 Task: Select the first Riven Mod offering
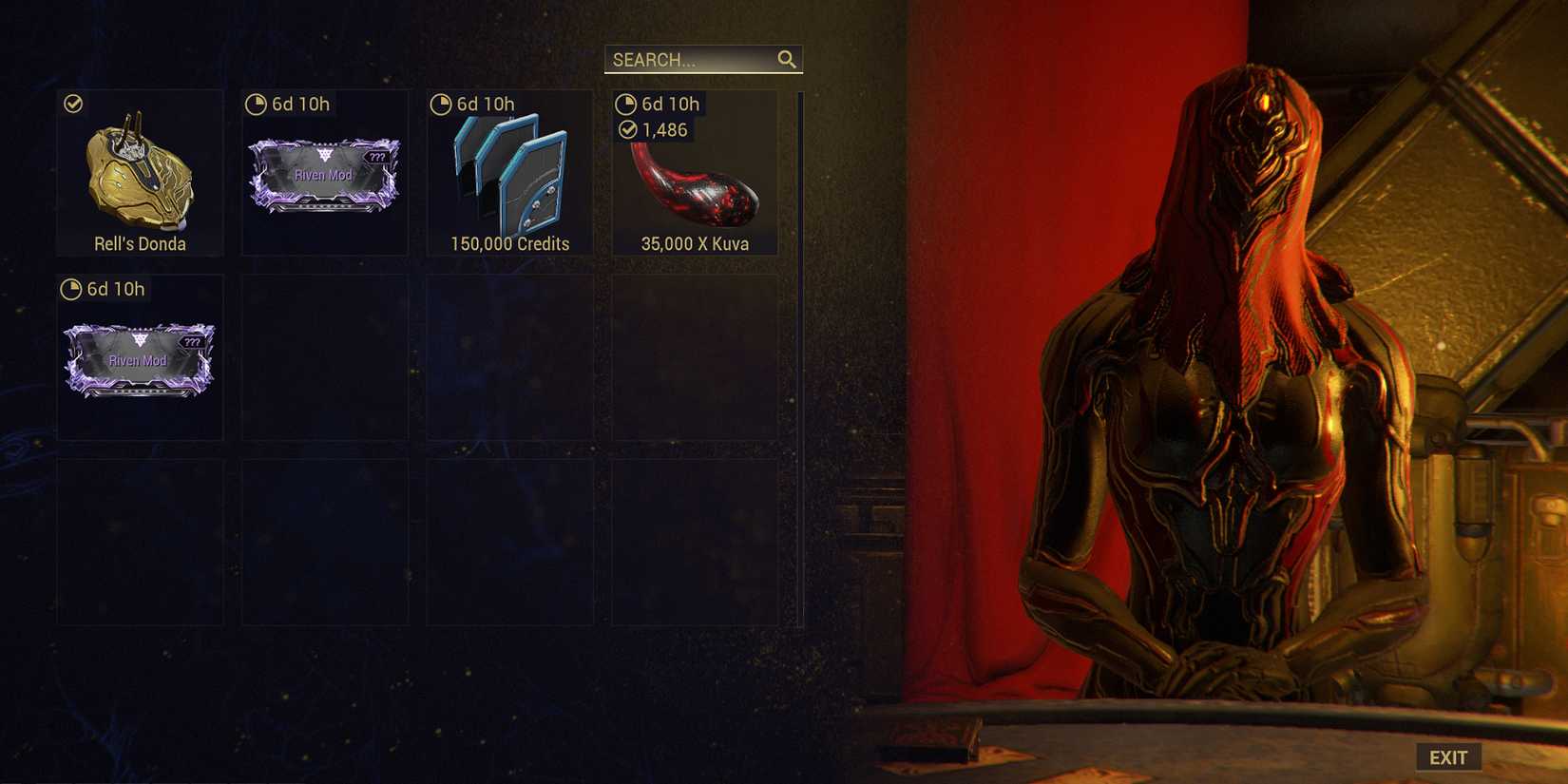pyautogui.click(x=324, y=174)
